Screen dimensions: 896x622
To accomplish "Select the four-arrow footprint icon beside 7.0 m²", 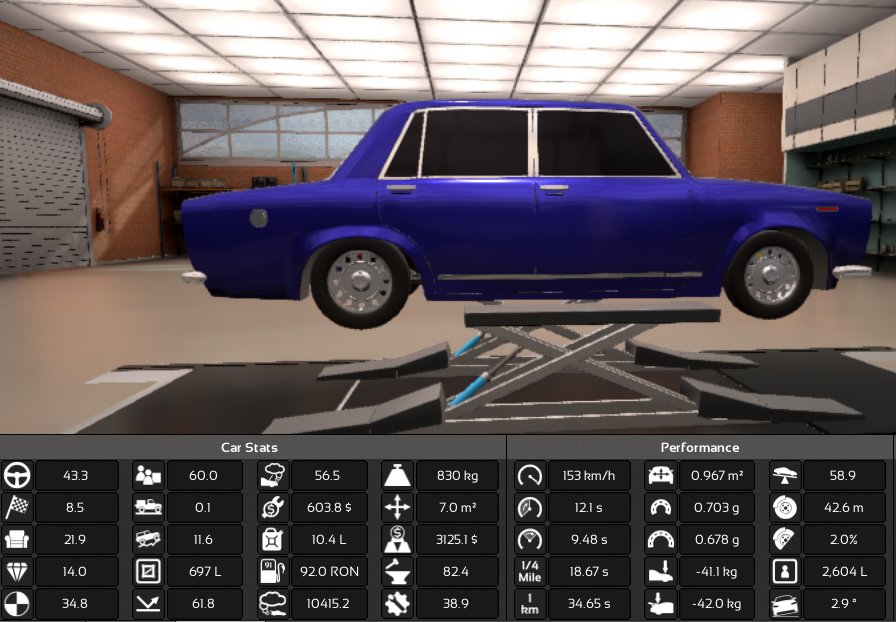I will pos(397,508).
